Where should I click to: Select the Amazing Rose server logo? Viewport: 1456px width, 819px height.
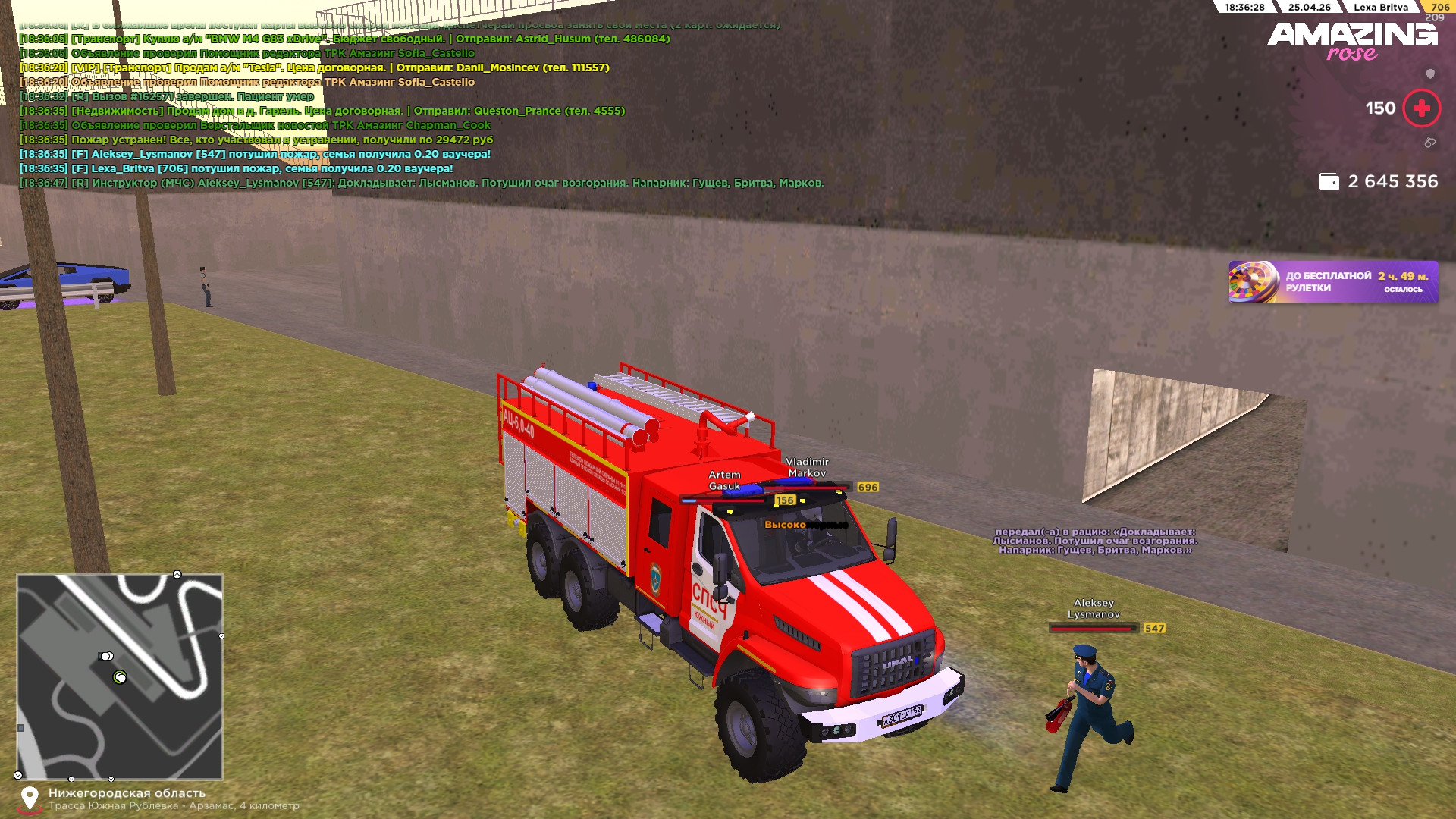coord(1352,40)
